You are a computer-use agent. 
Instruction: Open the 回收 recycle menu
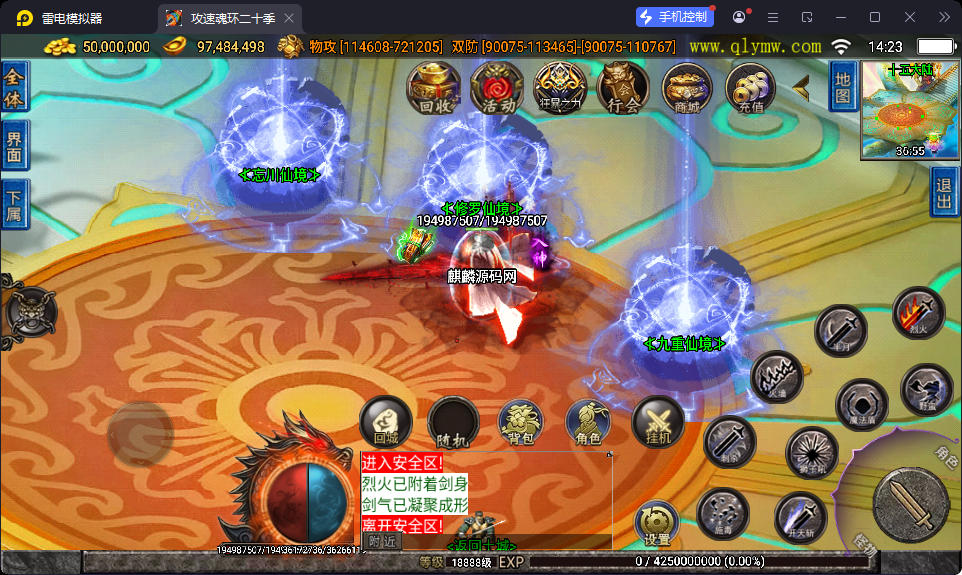432,88
